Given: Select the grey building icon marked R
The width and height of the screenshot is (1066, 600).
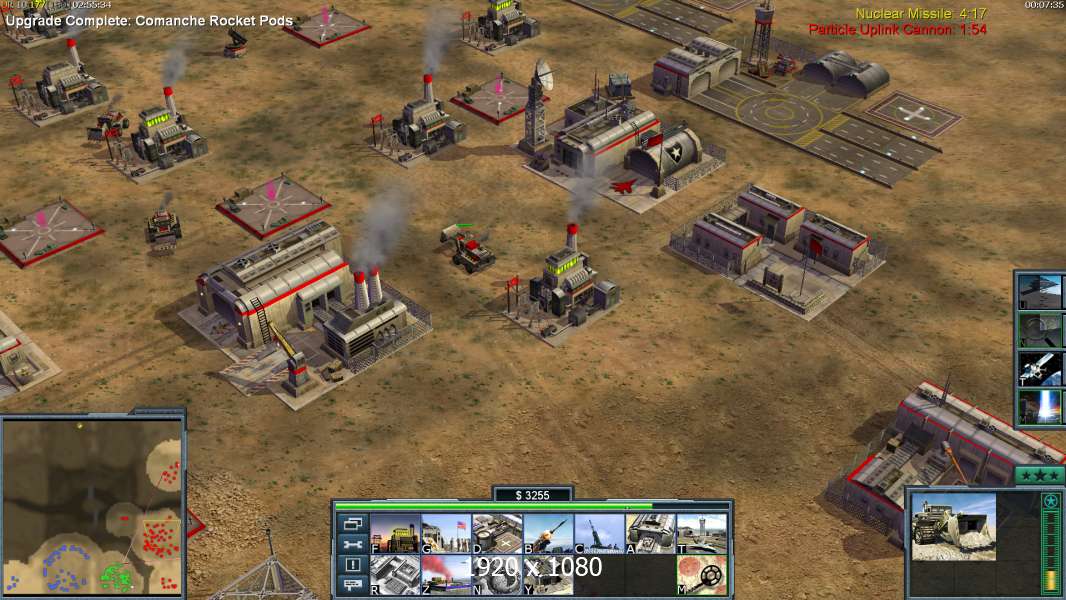Looking at the screenshot, I should click(395, 575).
